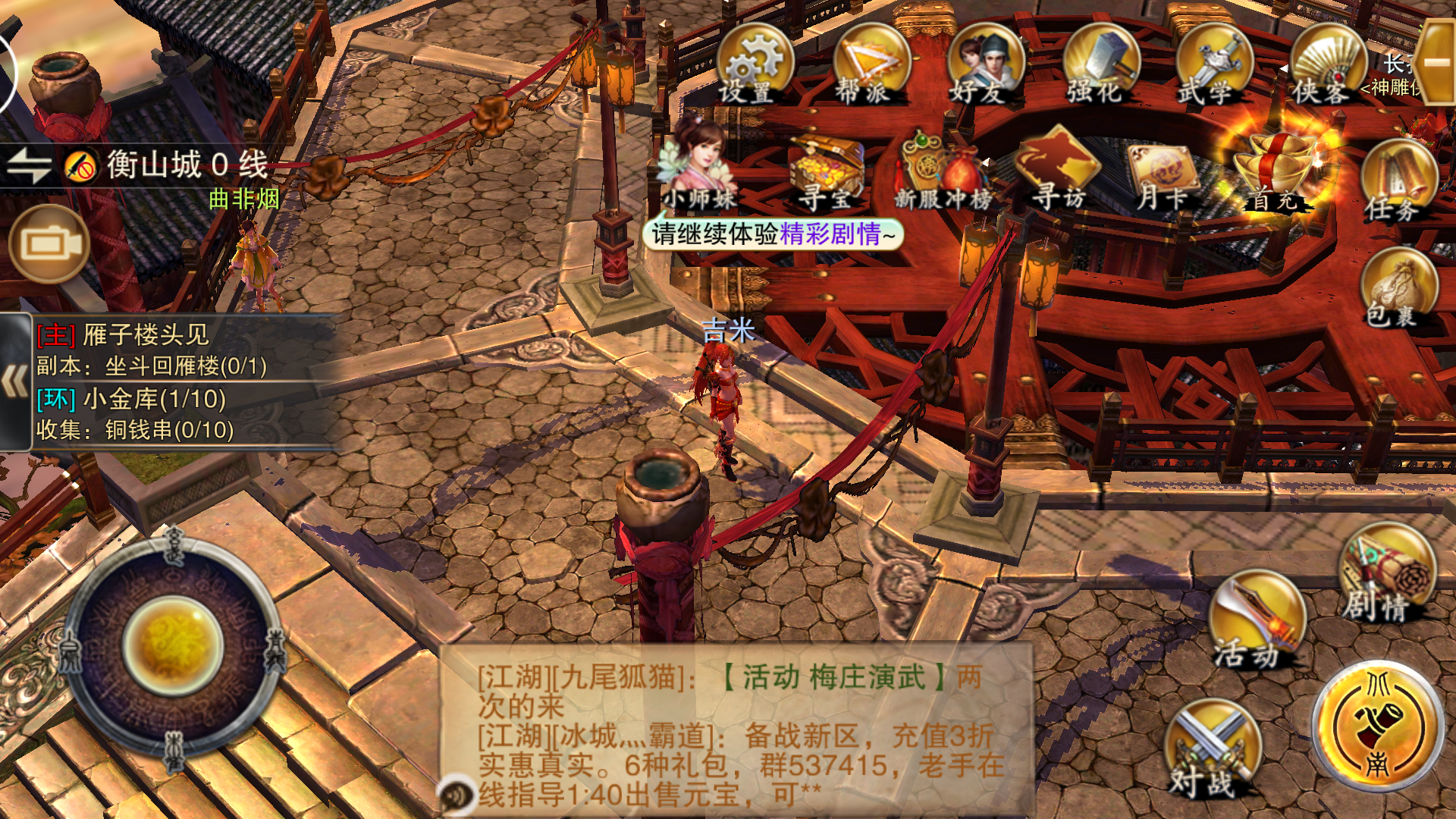Open the 强化 enhancement hammer icon
This screenshot has width=1456, height=819.
tap(1099, 64)
